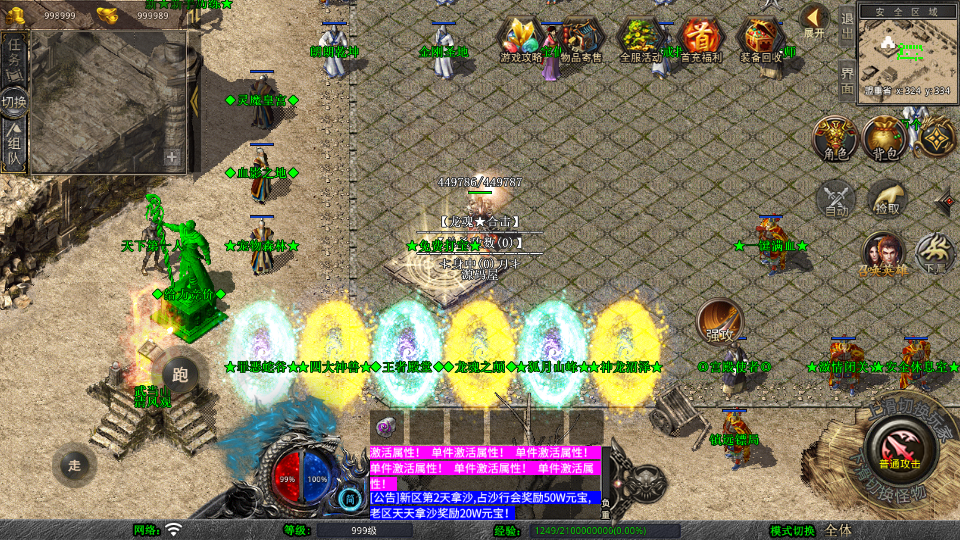This screenshot has height=540, width=960.
Task: Toggle the 跑 run movement button
Action: tap(180, 375)
